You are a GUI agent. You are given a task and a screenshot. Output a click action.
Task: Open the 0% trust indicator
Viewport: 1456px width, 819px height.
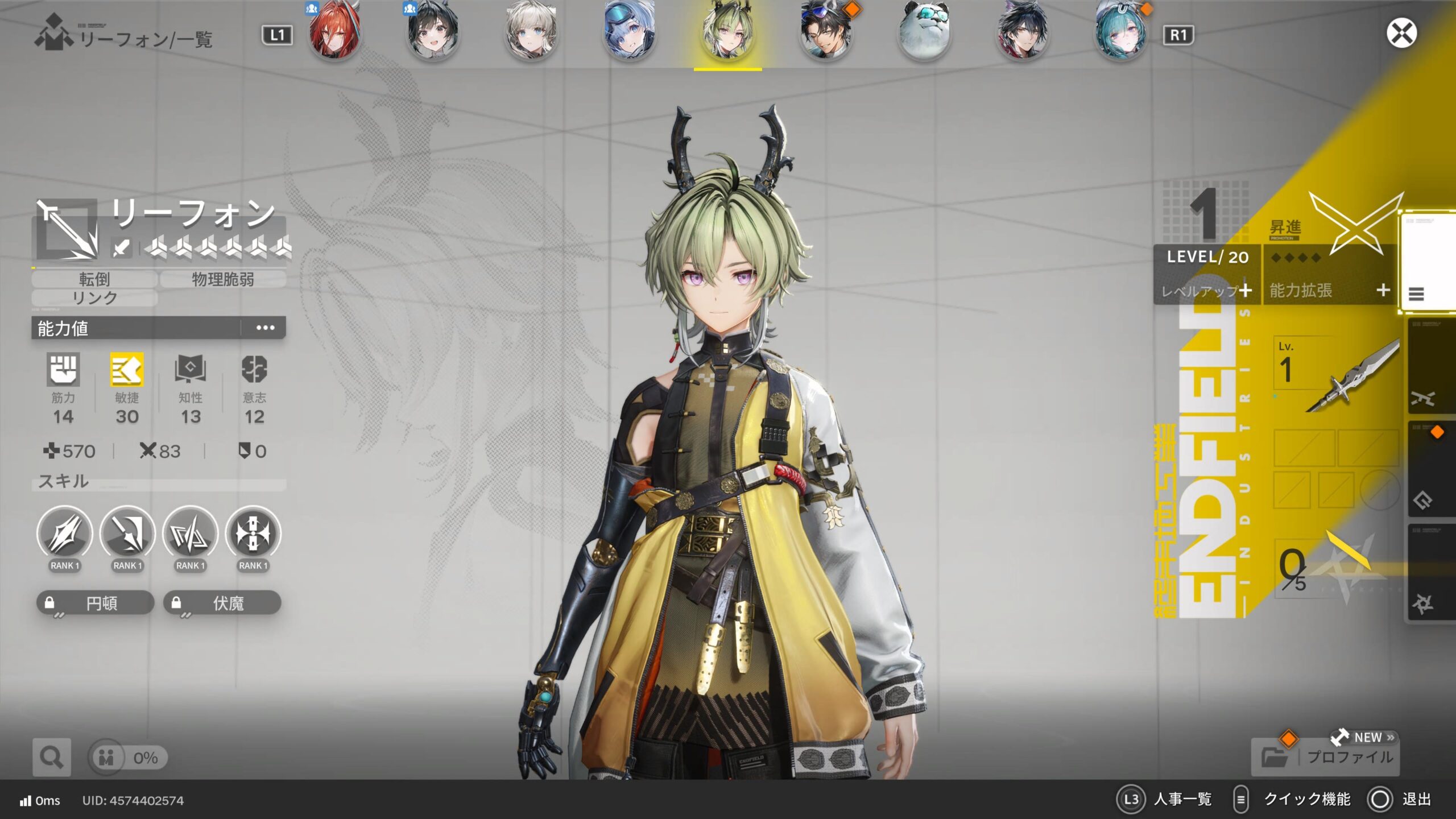129,758
